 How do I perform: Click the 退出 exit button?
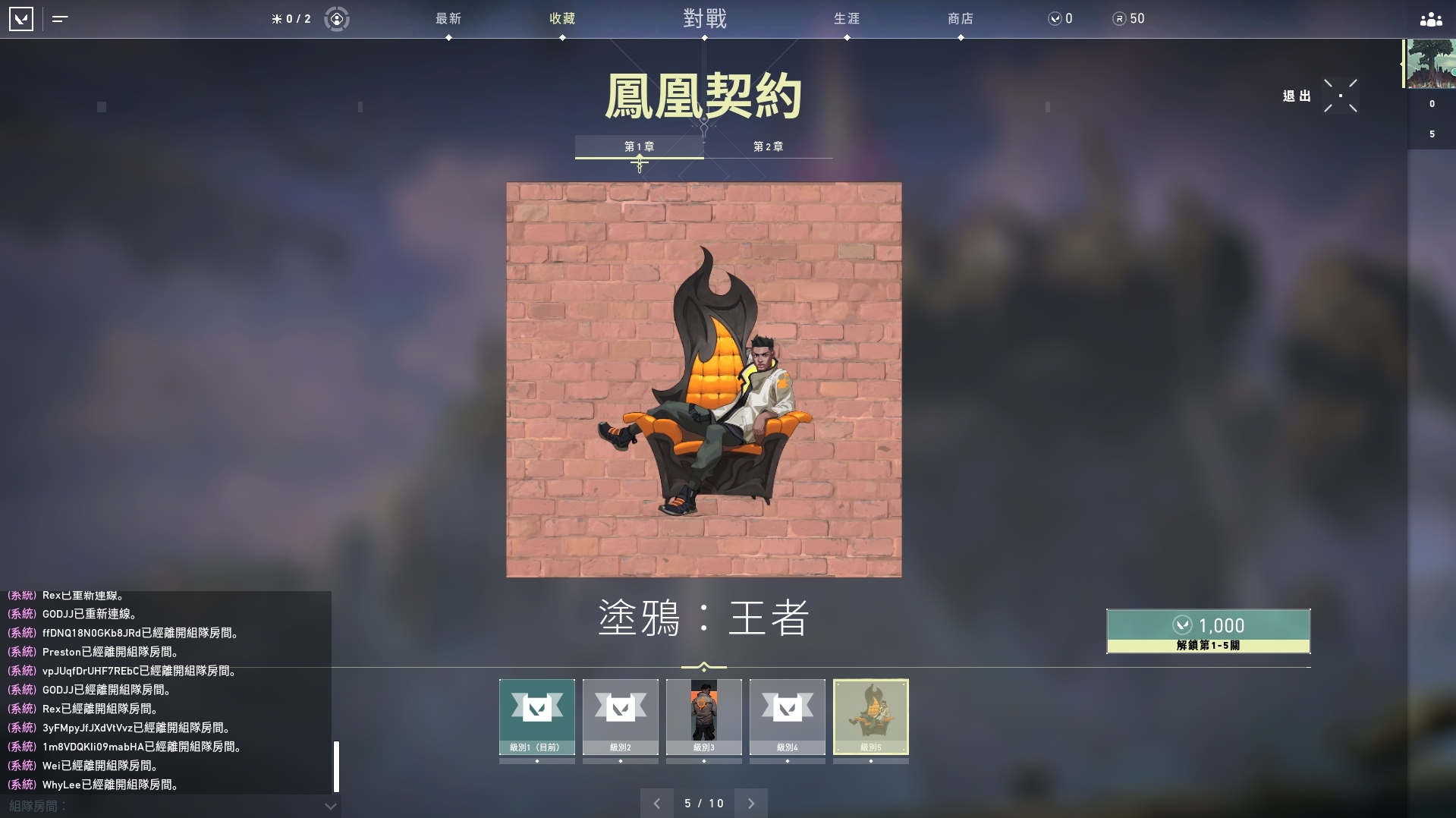(1297, 96)
